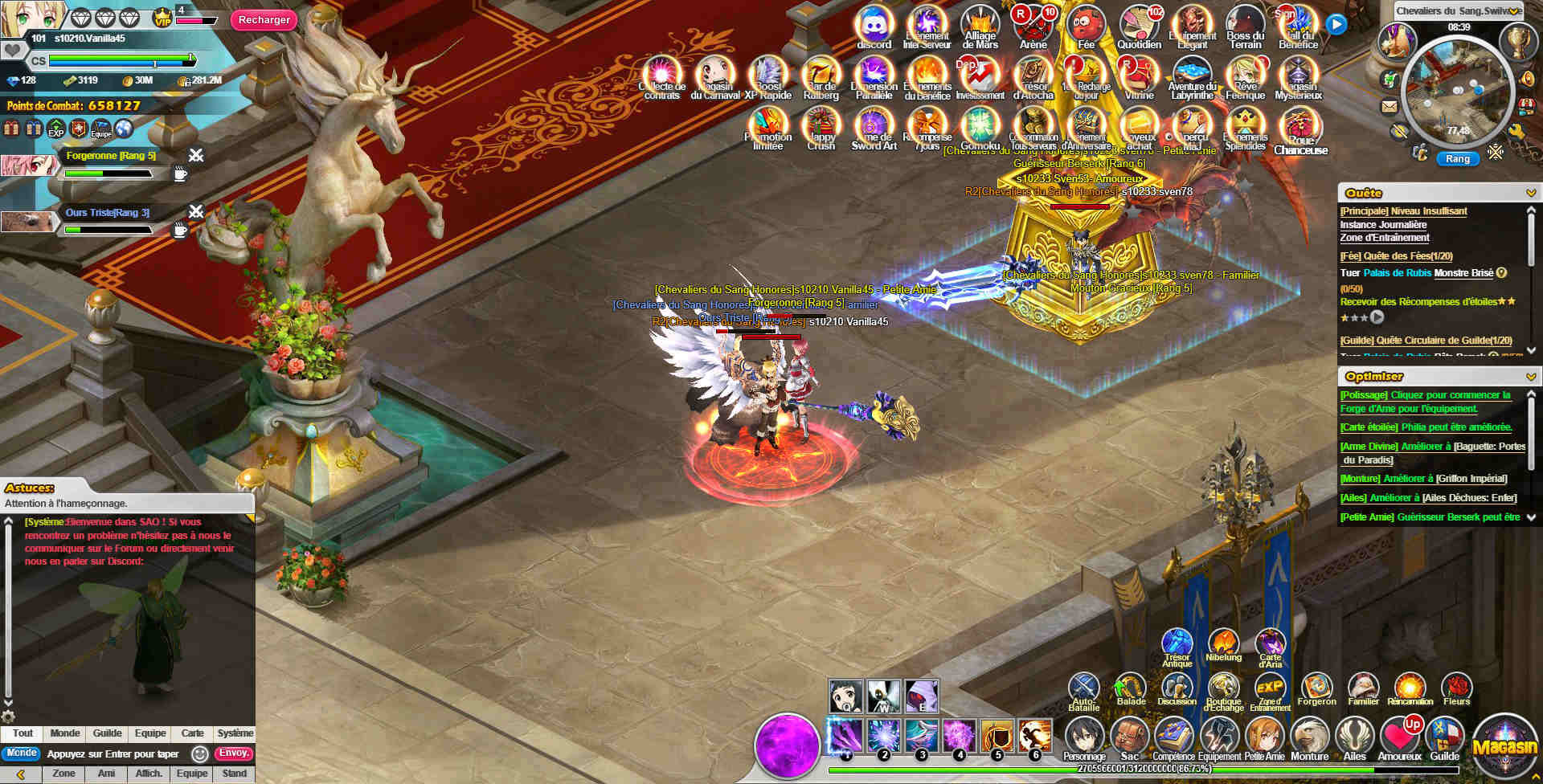The image size is (1543, 784).
Task: Click the chat input field to type a message
Action: 113,753
